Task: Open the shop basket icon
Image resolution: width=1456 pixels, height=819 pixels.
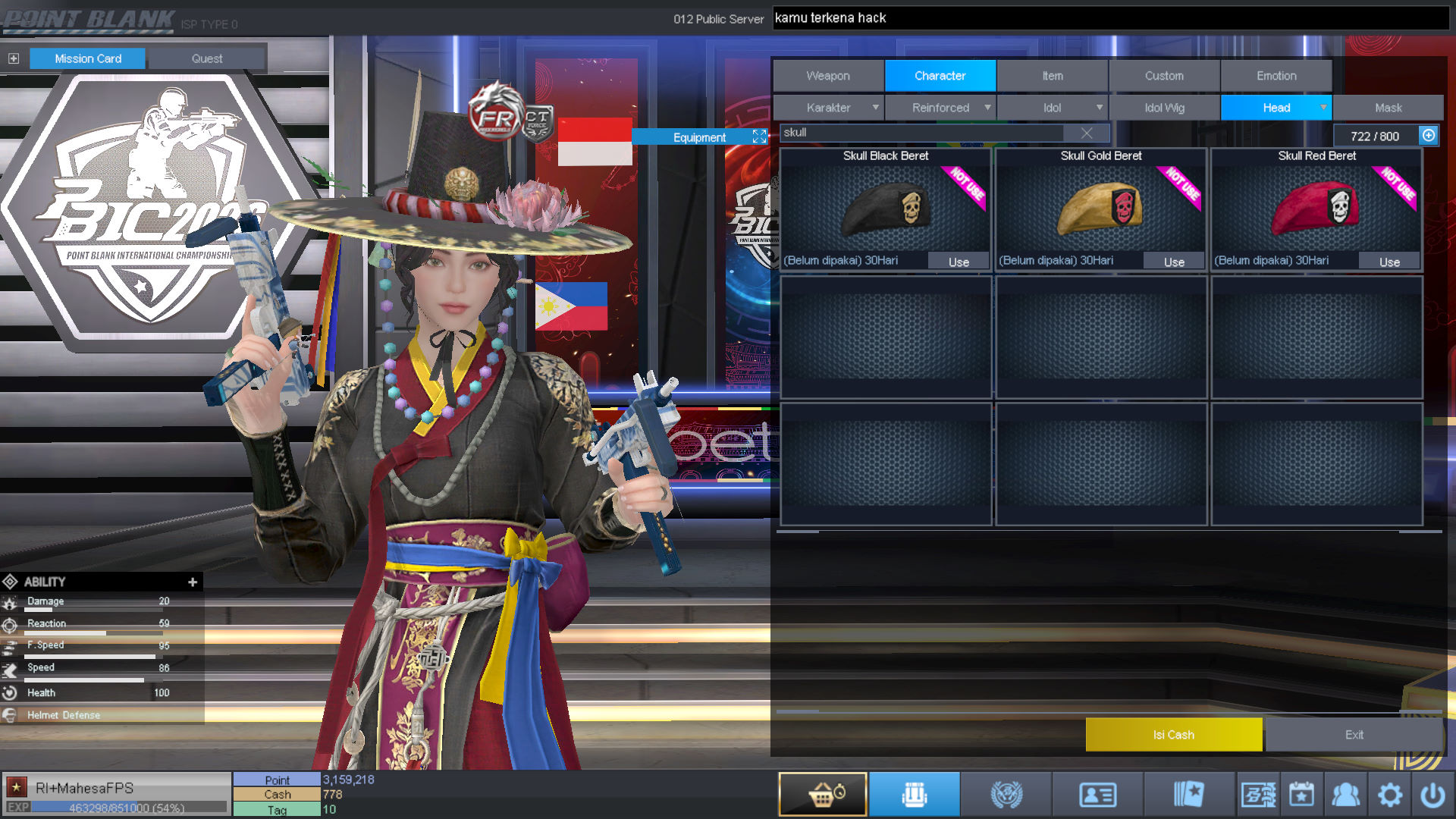Action: pyautogui.click(x=823, y=795)
